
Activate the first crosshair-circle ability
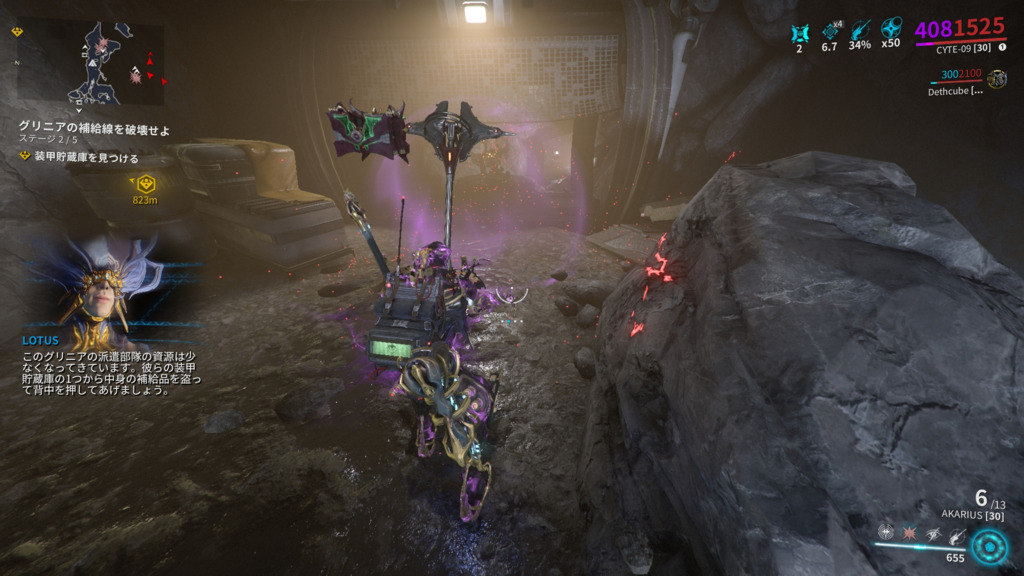pyautogui.click(x=886, y=532)
